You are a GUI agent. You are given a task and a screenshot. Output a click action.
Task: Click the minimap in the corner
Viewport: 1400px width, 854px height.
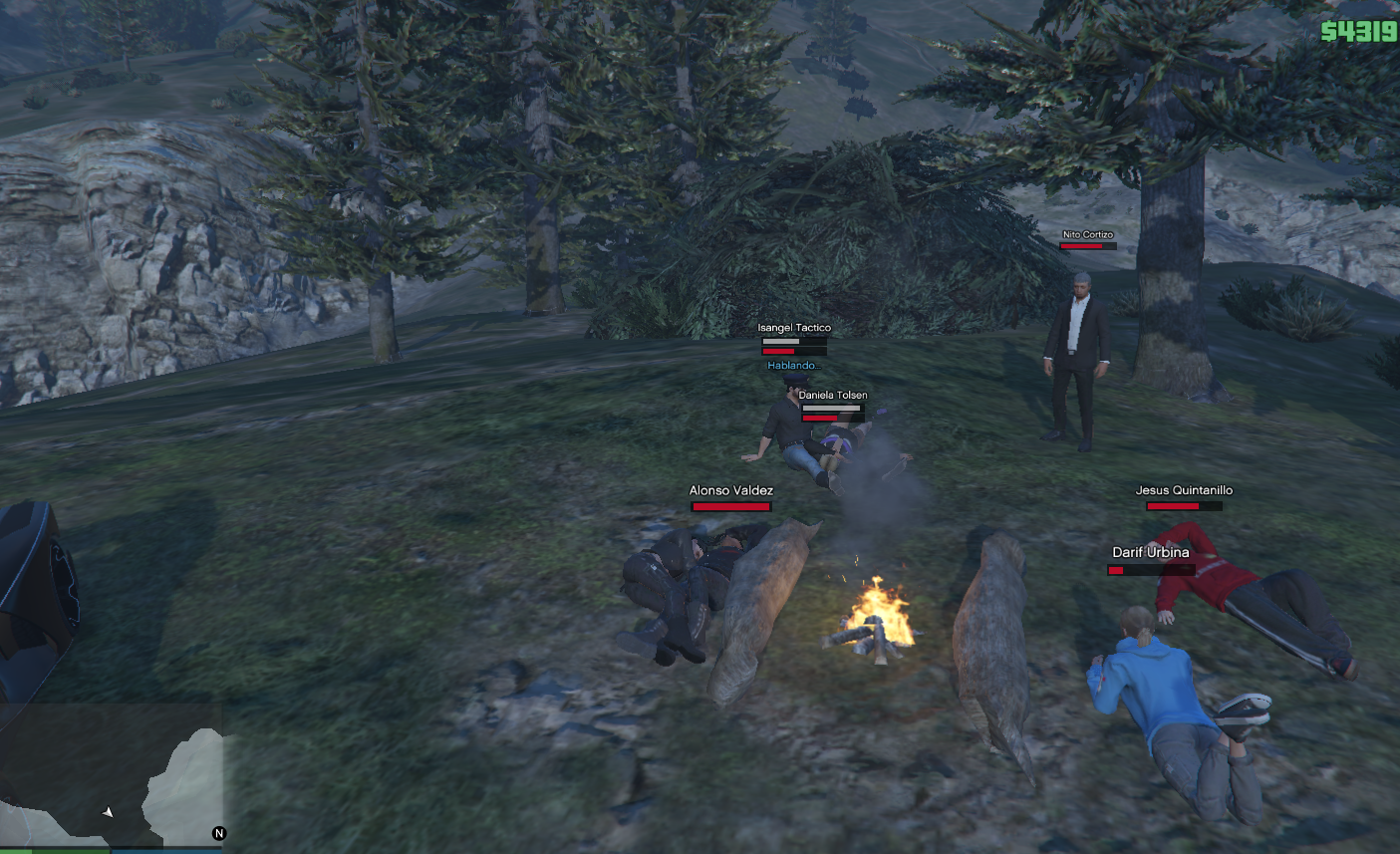(x=110, y=775)
